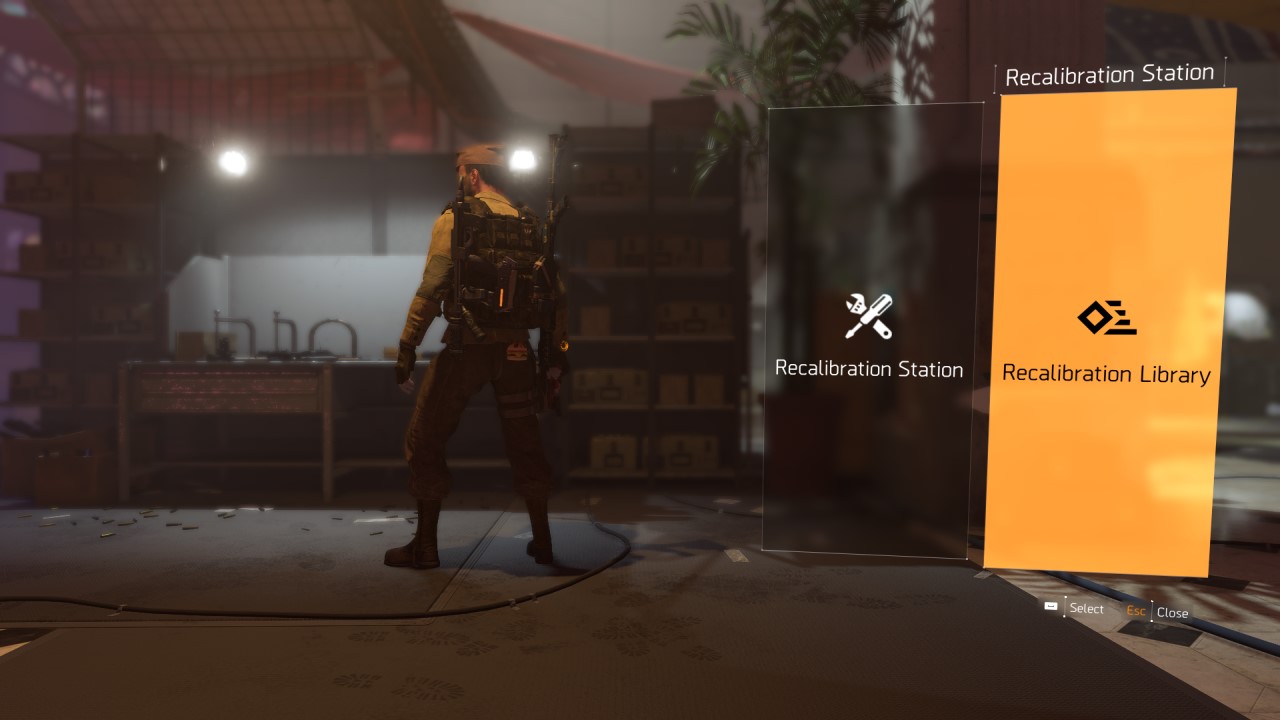Click the orange Esc key indicator

click(x=1137, y=612)
